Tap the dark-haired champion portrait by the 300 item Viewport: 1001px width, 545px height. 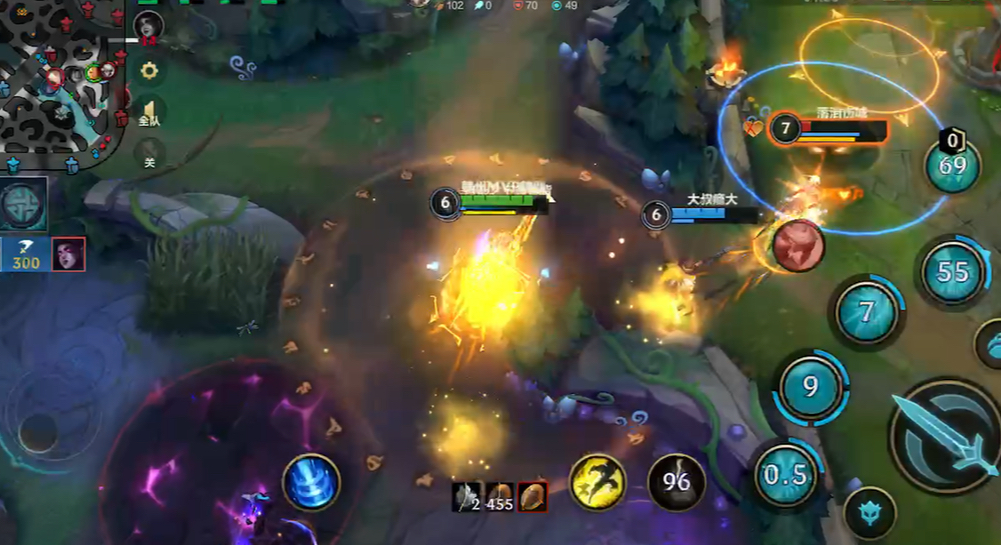[68, 254]
